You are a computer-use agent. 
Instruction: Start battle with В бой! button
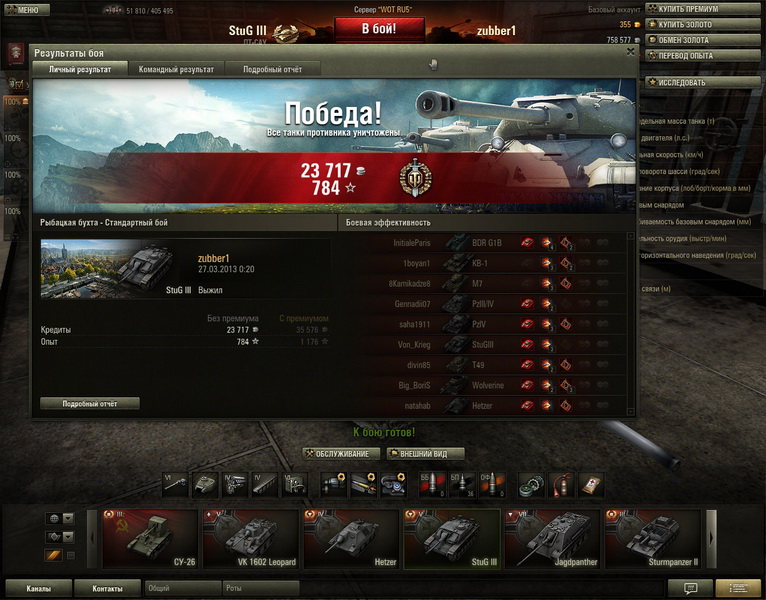379,28
